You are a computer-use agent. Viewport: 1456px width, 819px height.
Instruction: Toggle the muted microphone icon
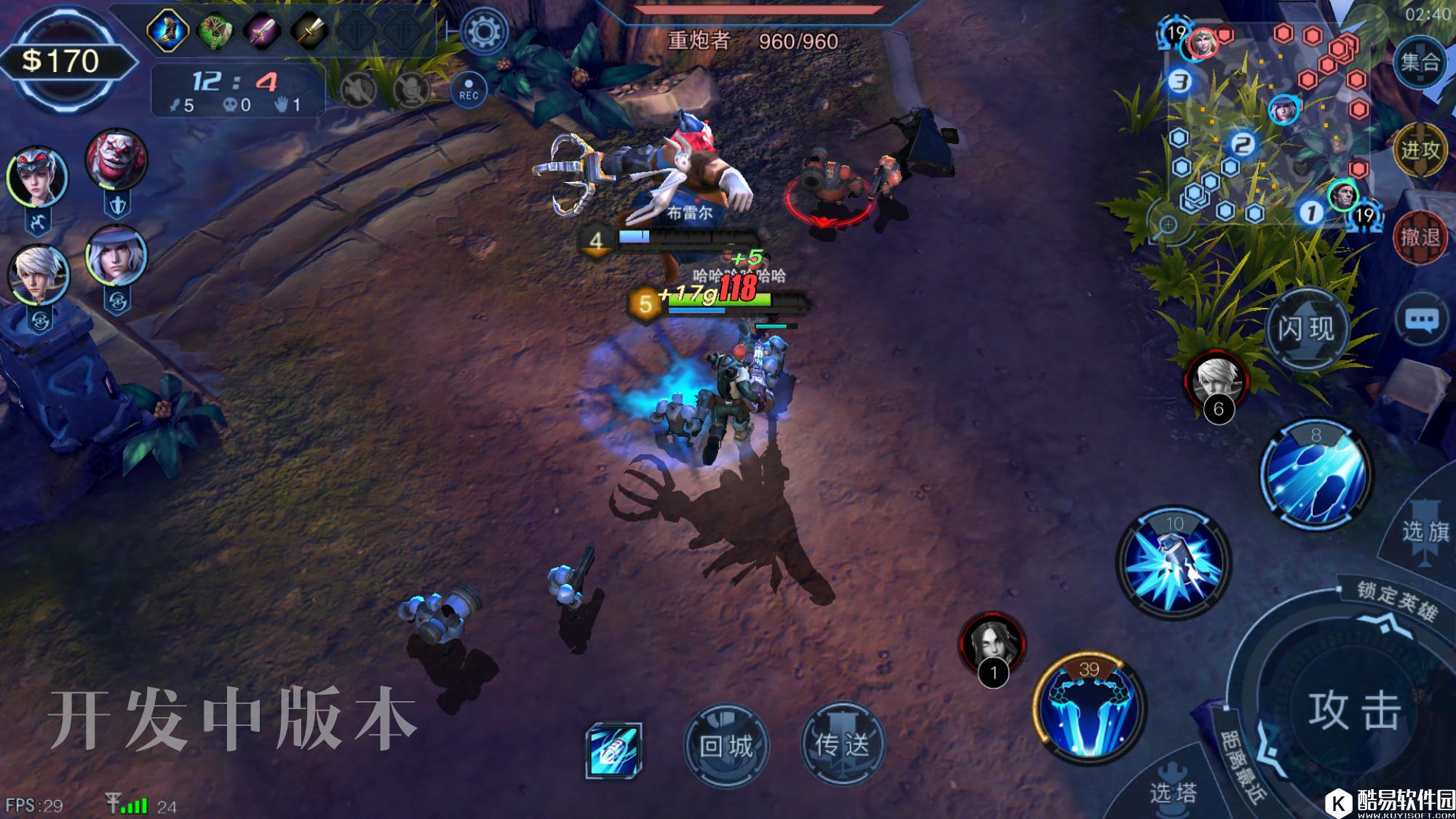[x=411, y=91]
